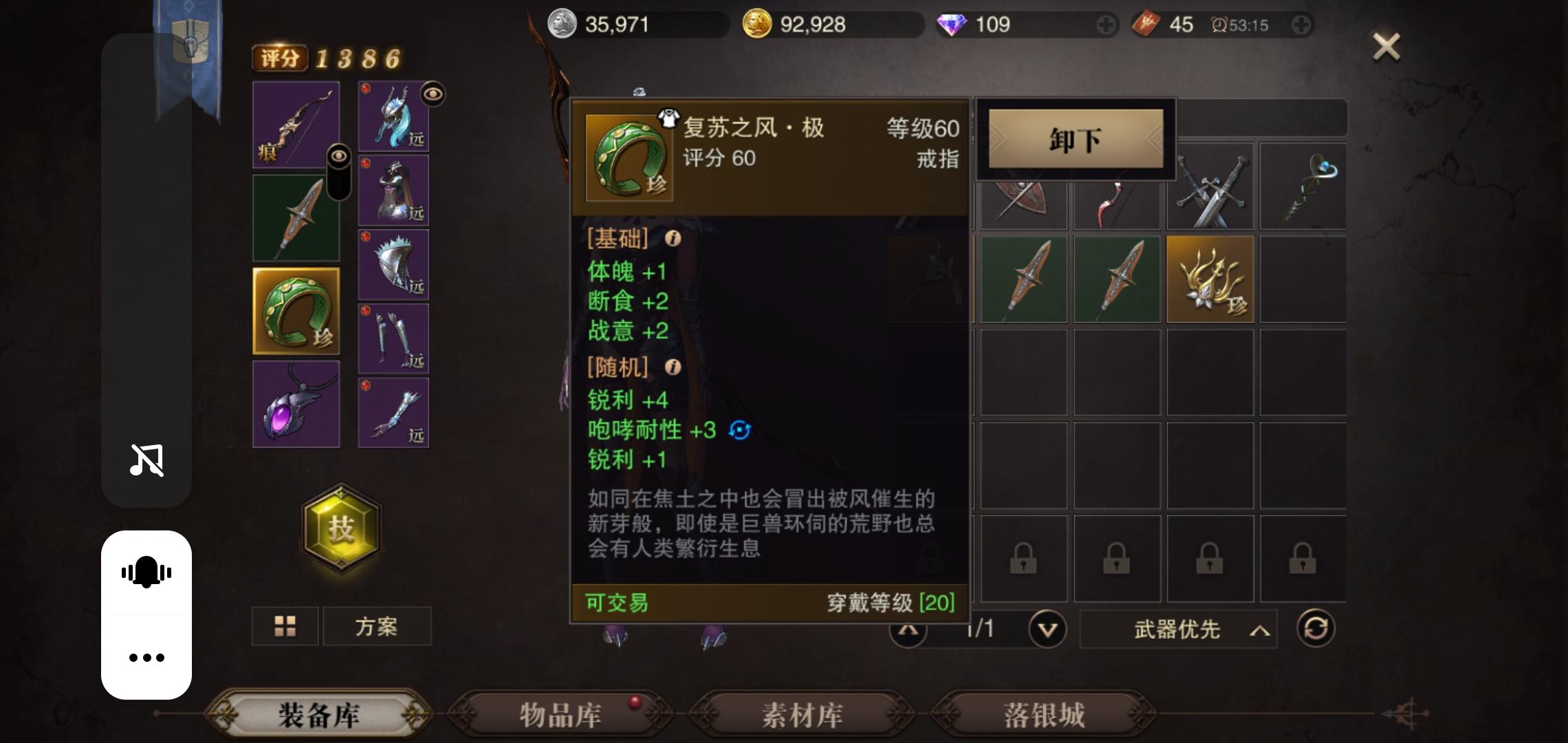Image resolution: width=1568 pixels, height=743 pixels.
Task: Click the 方案 button
Action: 377,626
